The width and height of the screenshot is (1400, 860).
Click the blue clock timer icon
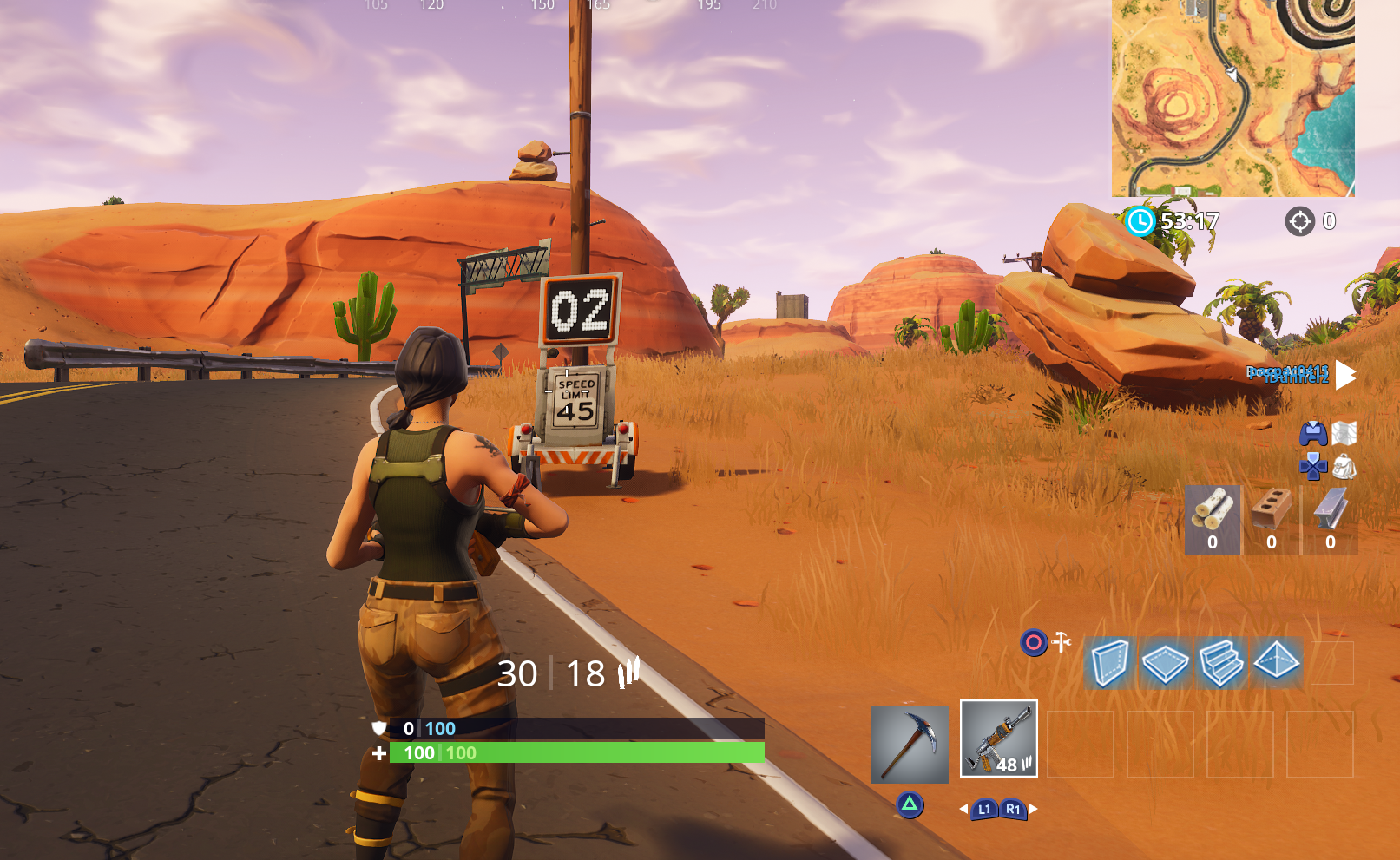click(x=1141, y=222)
